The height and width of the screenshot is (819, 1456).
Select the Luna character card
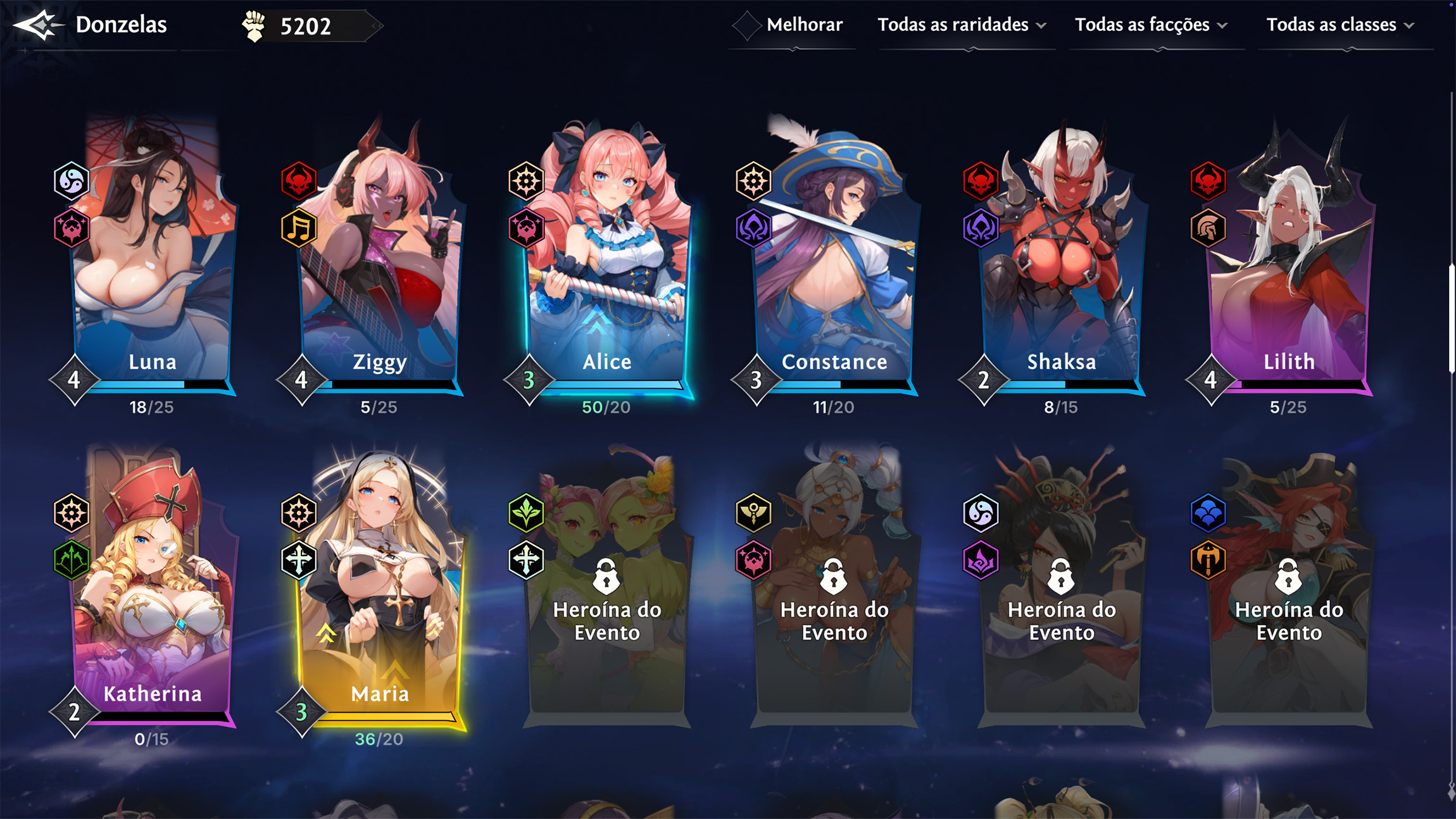152,266
